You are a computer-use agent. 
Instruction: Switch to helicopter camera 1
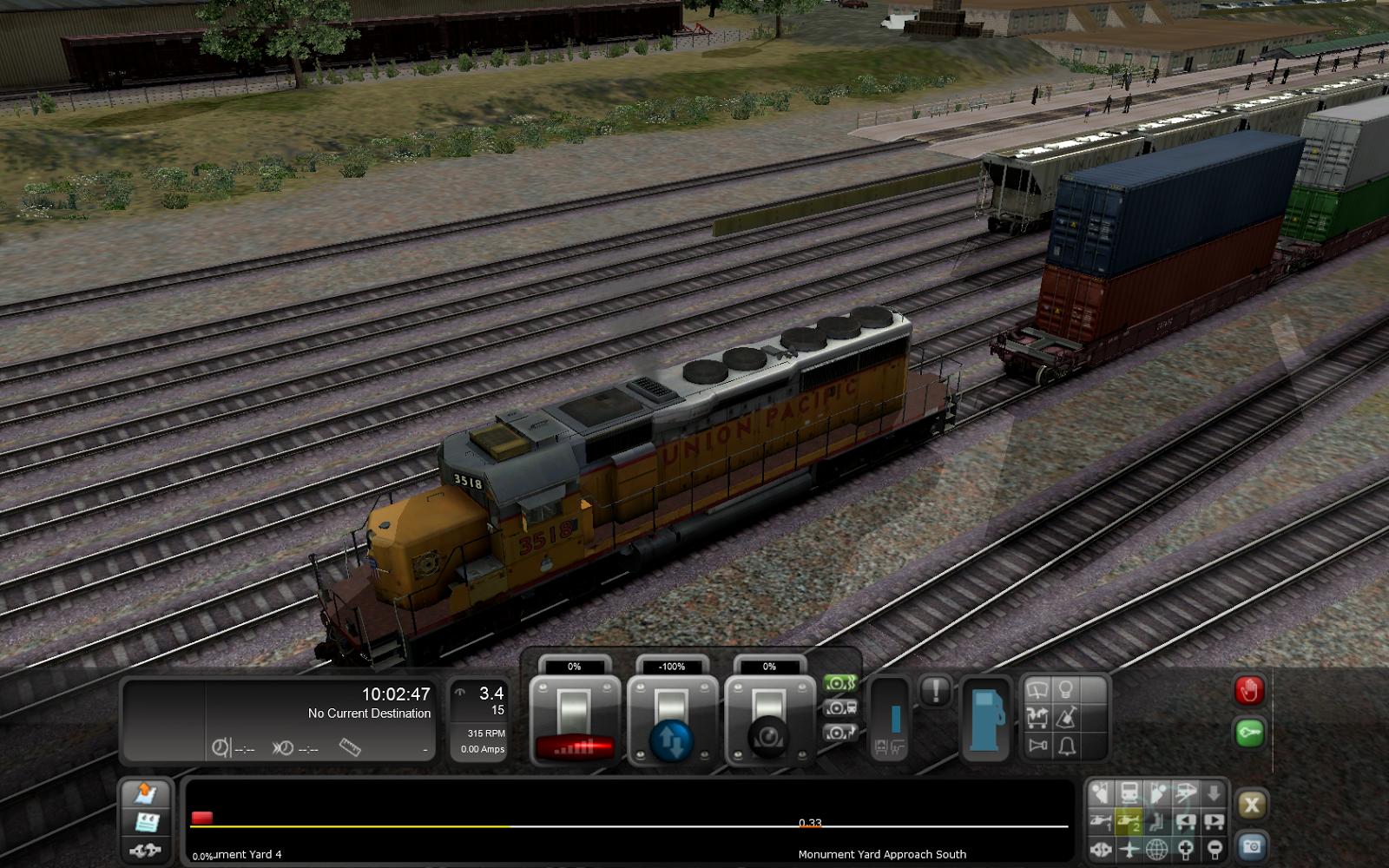click(x=1101, y=820)
